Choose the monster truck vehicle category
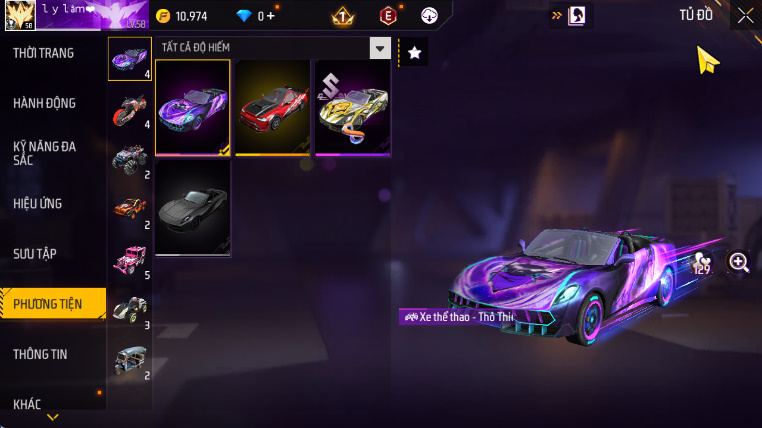762x428 pixels. pos(129,158)
